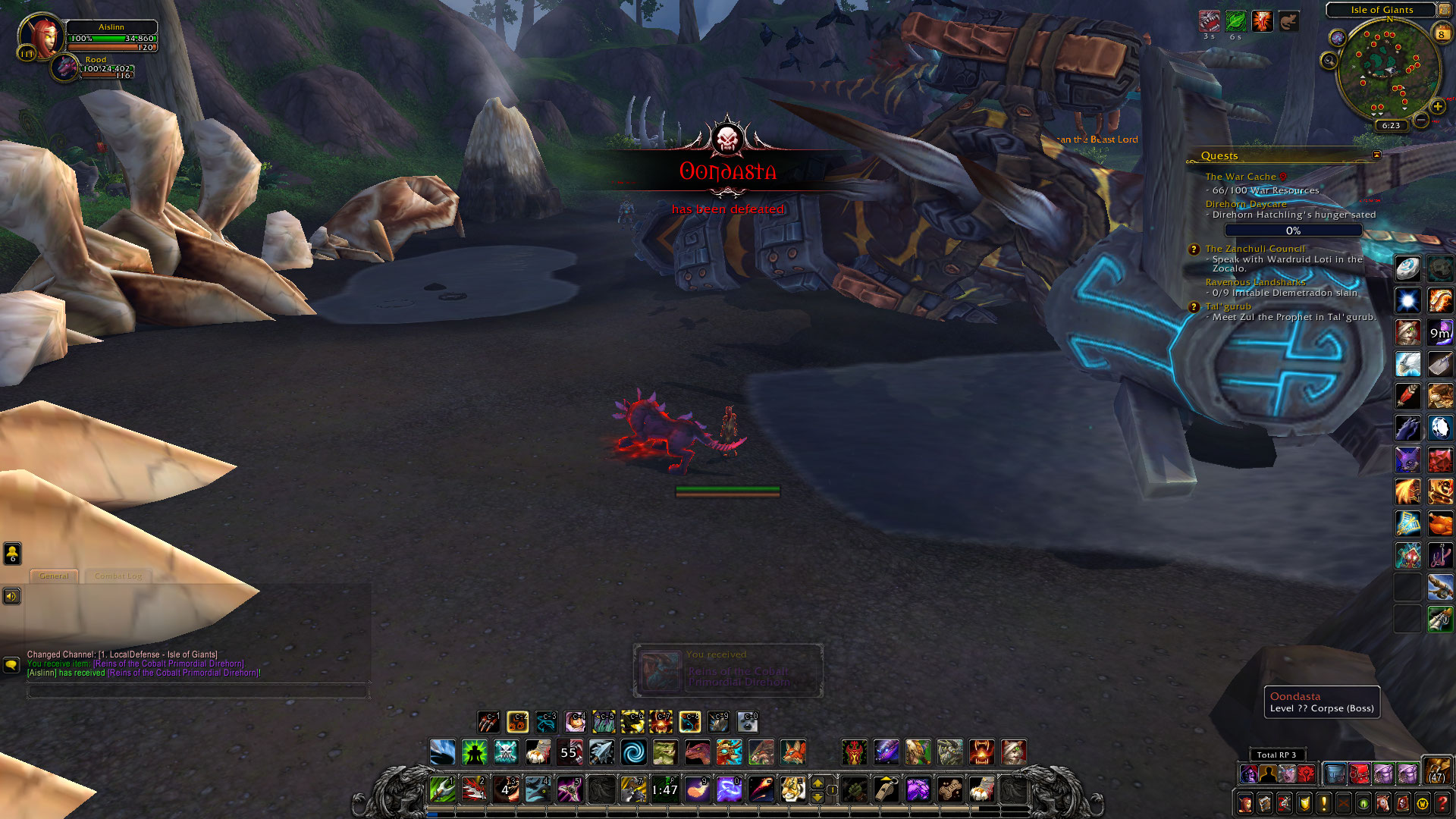Open the Quest Log exclamation mark button
Image resolution: width=1456 pixels, height=819 pixels.
[1324, 803]
